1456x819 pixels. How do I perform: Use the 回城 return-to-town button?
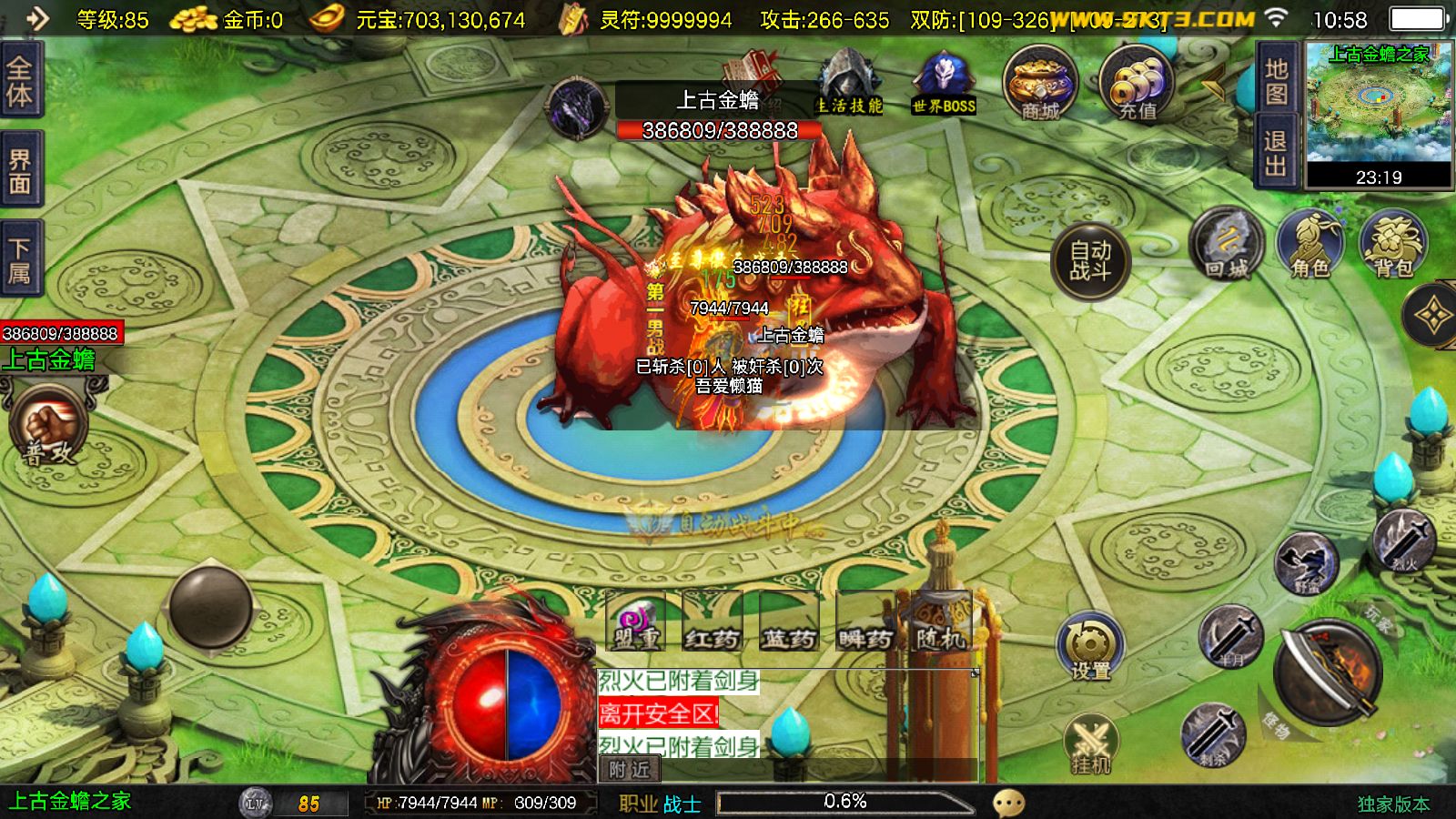pyautogui.click(x=1226, y=244)
